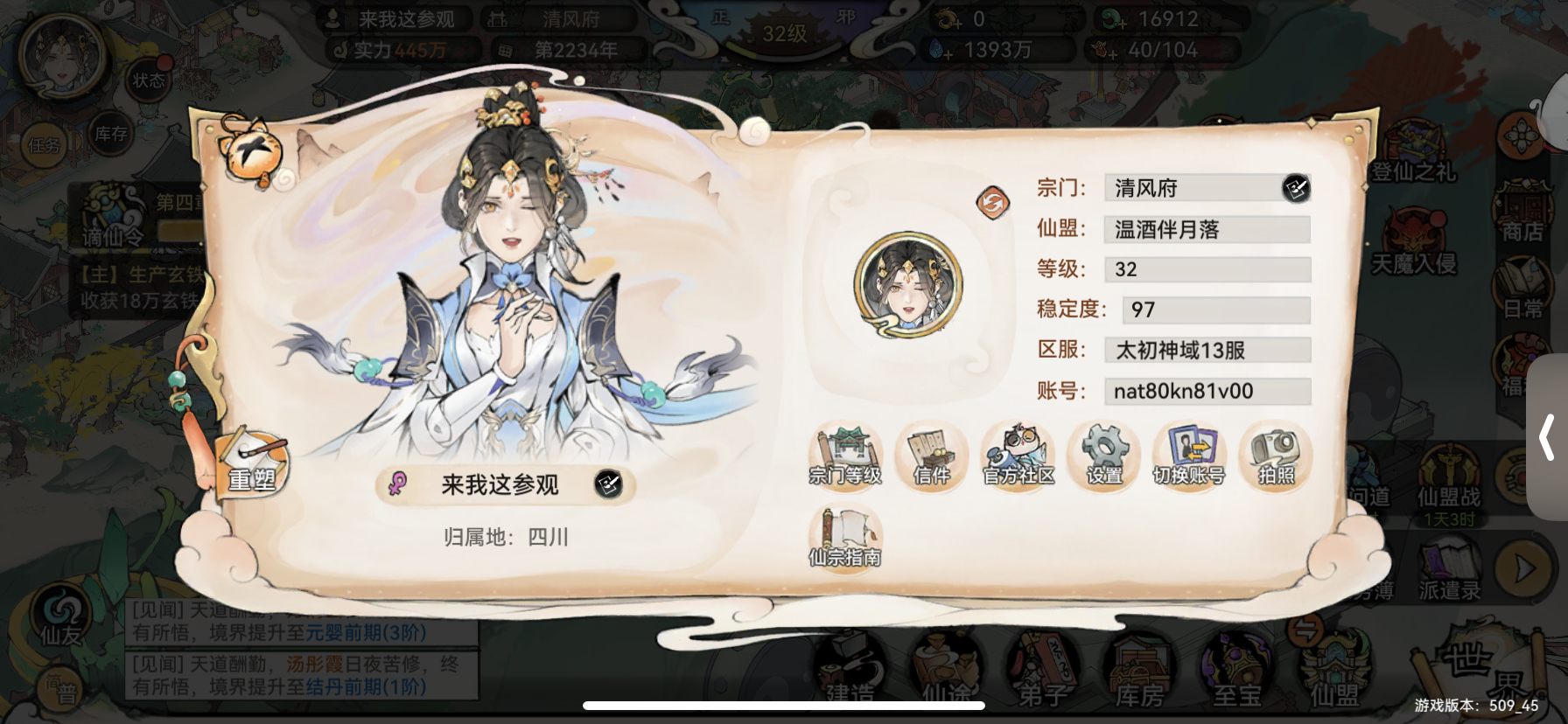Open 切换账号 to switch accounts
This screenshot has width=1568, height=724.
click(1188, 455)
